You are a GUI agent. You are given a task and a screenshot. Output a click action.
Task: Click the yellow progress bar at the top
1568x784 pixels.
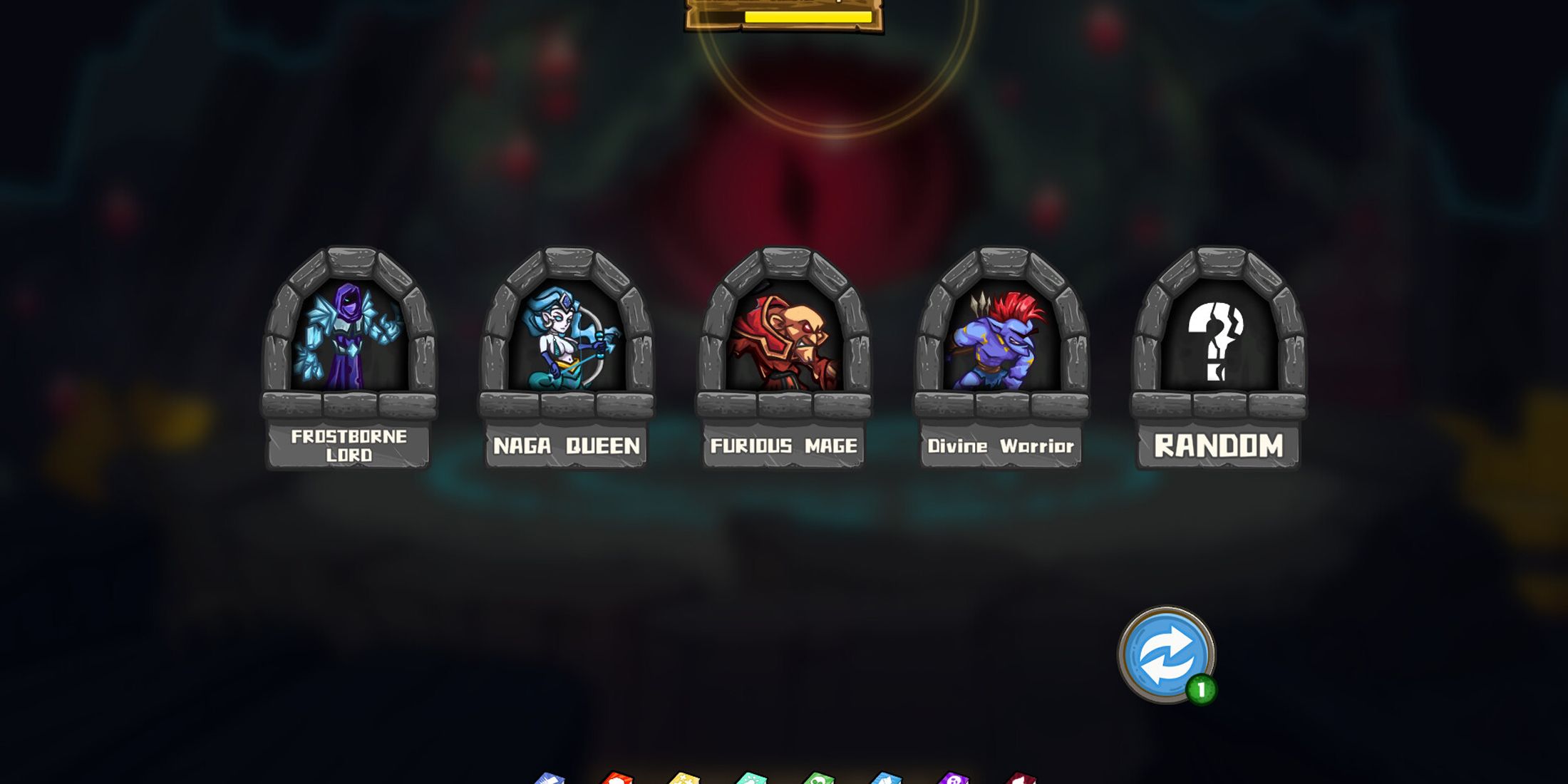(x=784, y=19)
